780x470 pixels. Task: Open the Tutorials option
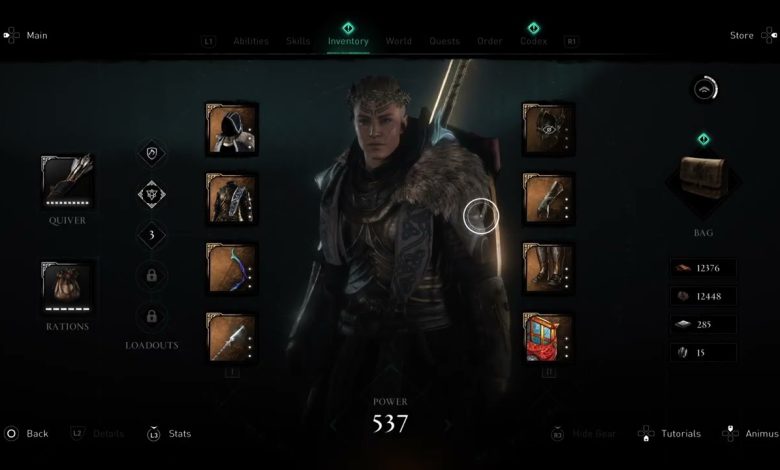pyautogui.click(x=680, y=434)
